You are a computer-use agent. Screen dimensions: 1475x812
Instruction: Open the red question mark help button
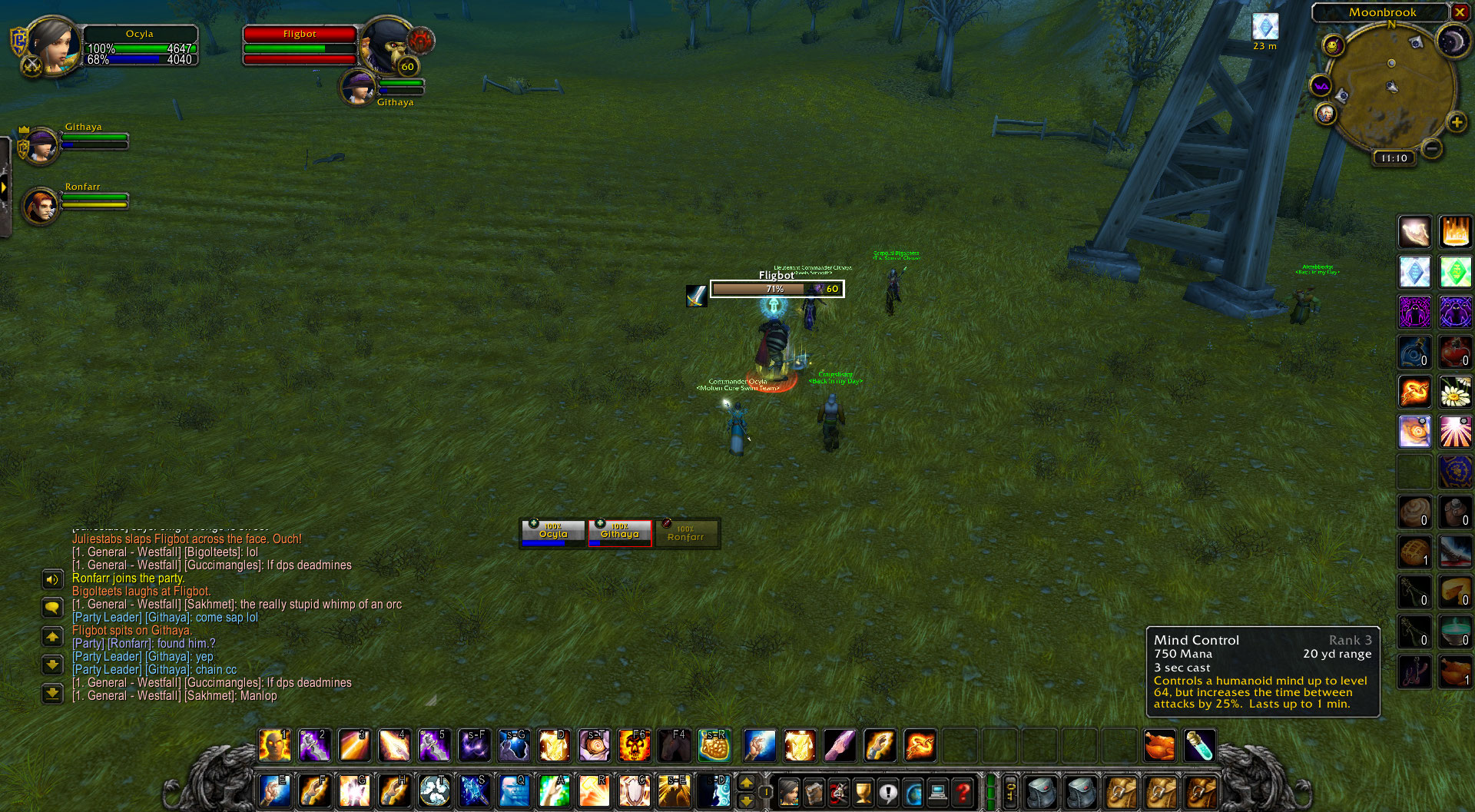[x=963, y=792]
